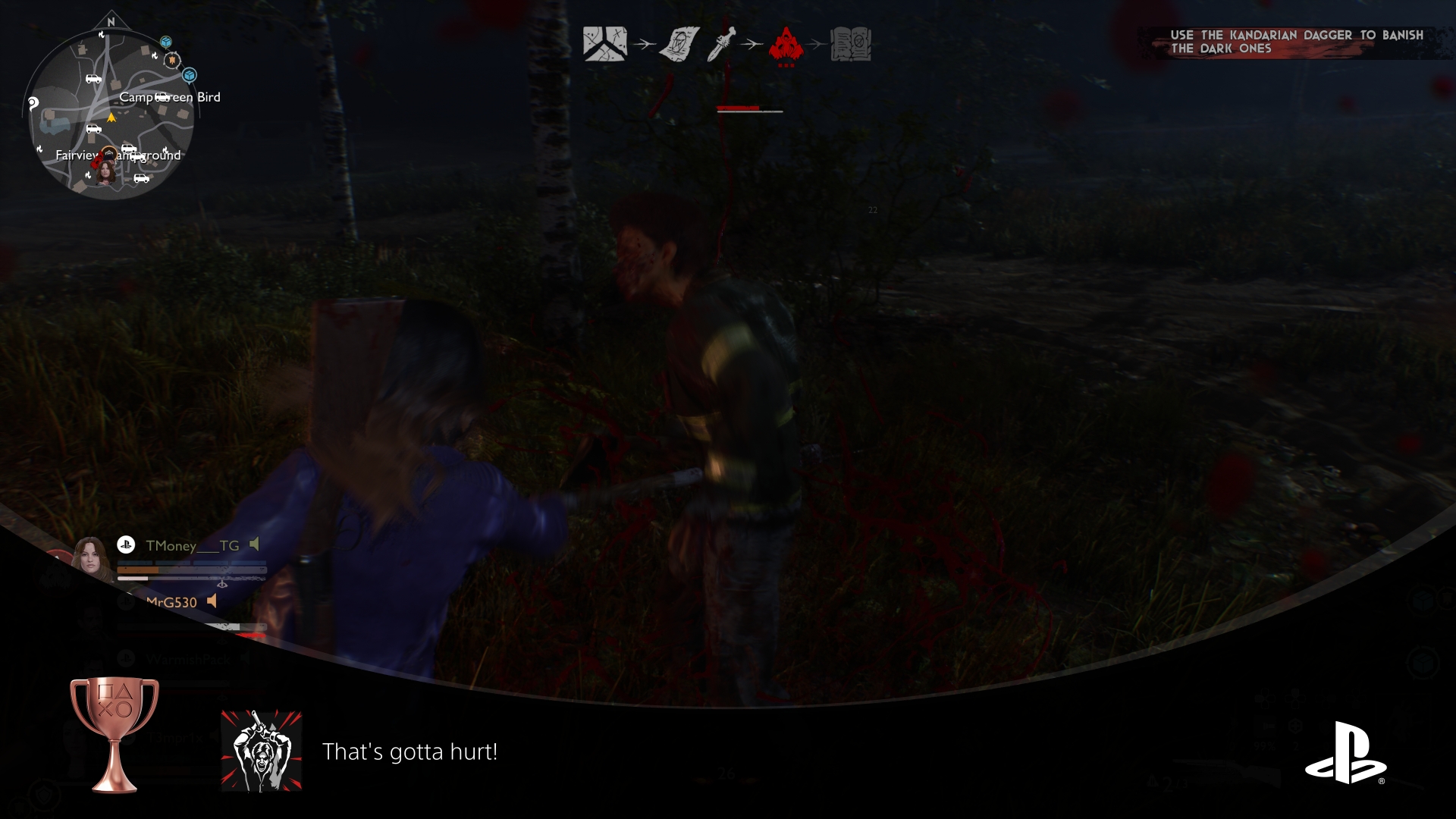
Task: Select the torn map objective icon
Action: click(x=604, y=43)
